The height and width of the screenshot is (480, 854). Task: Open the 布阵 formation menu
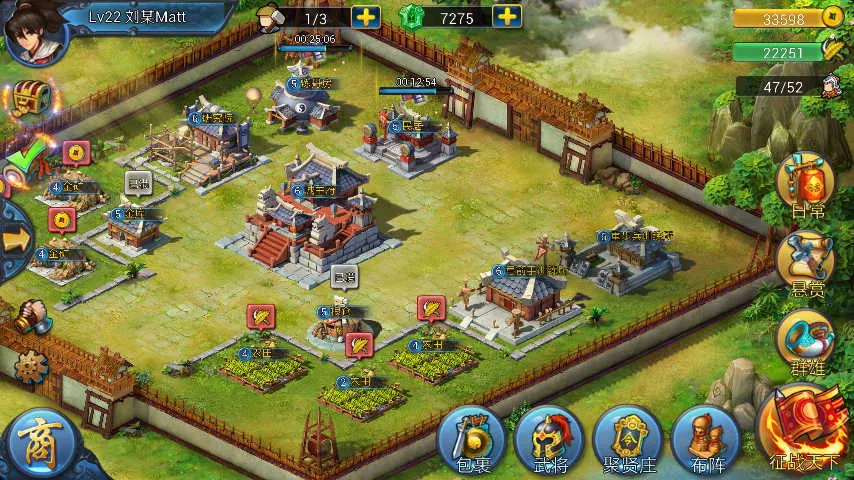(705, 440)
